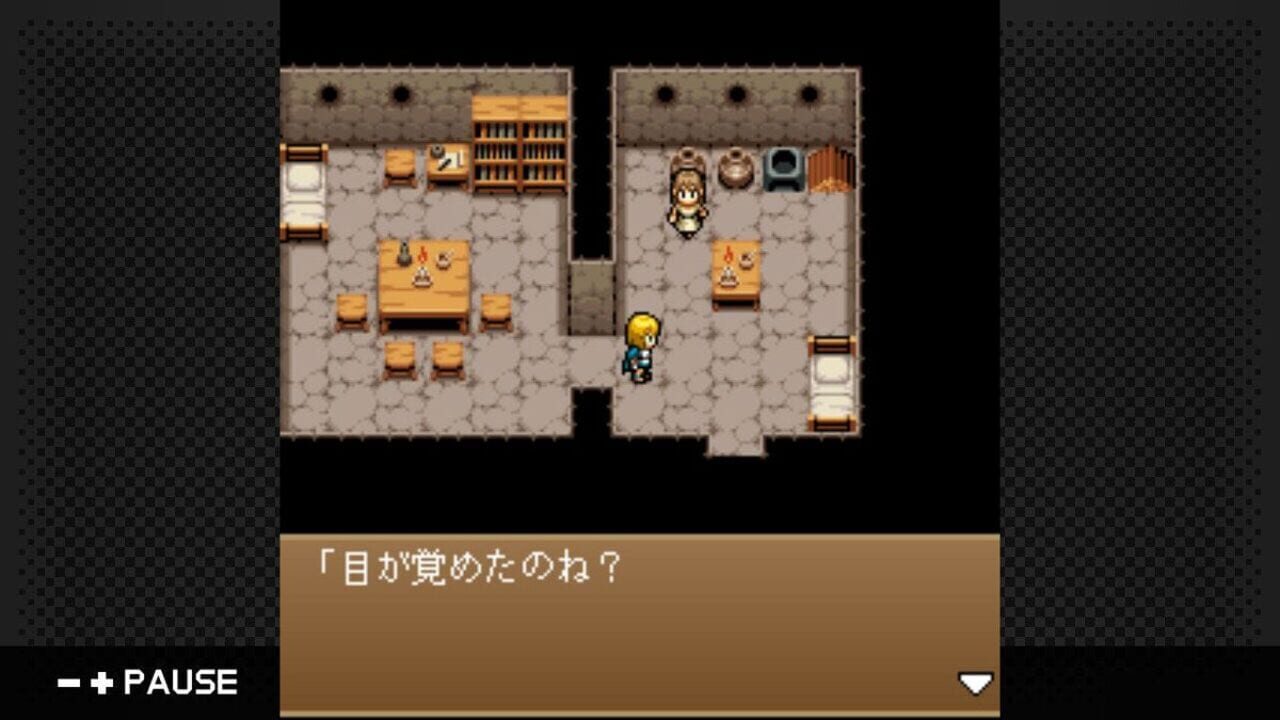Click the flame on the right room's table

729,252
